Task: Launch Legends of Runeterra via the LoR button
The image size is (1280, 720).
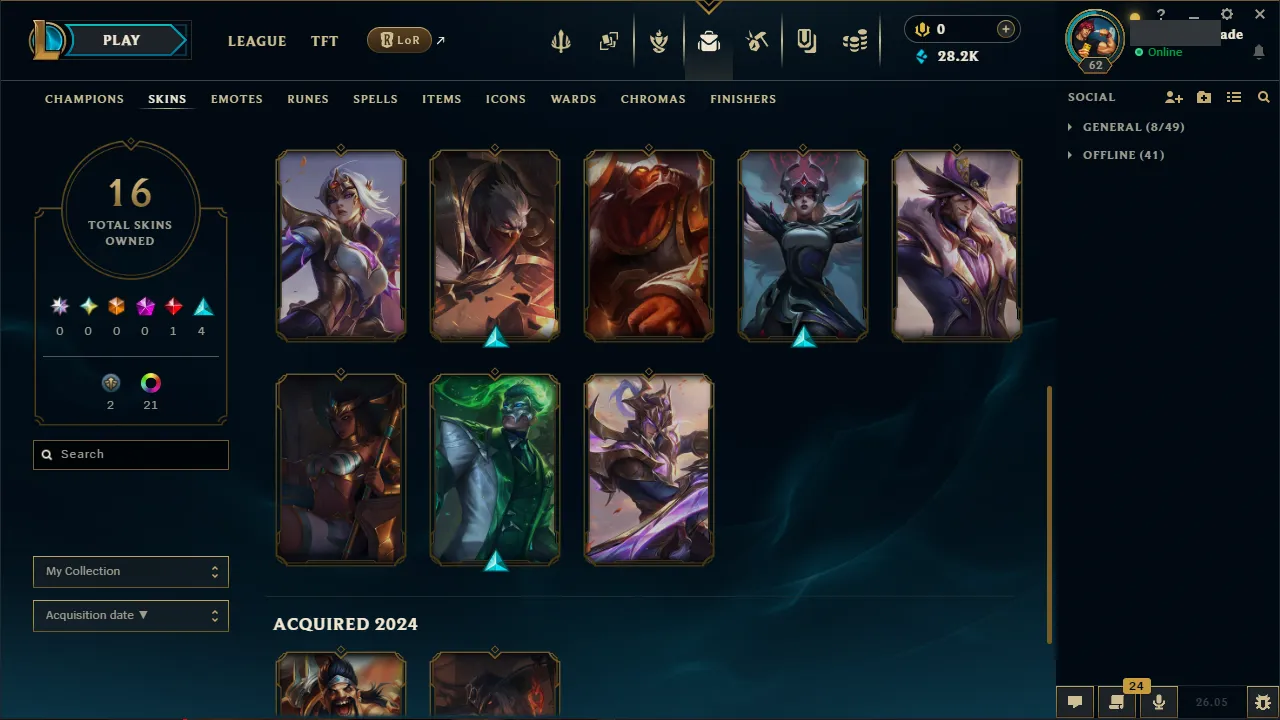Action: click(x=399, y=40)
